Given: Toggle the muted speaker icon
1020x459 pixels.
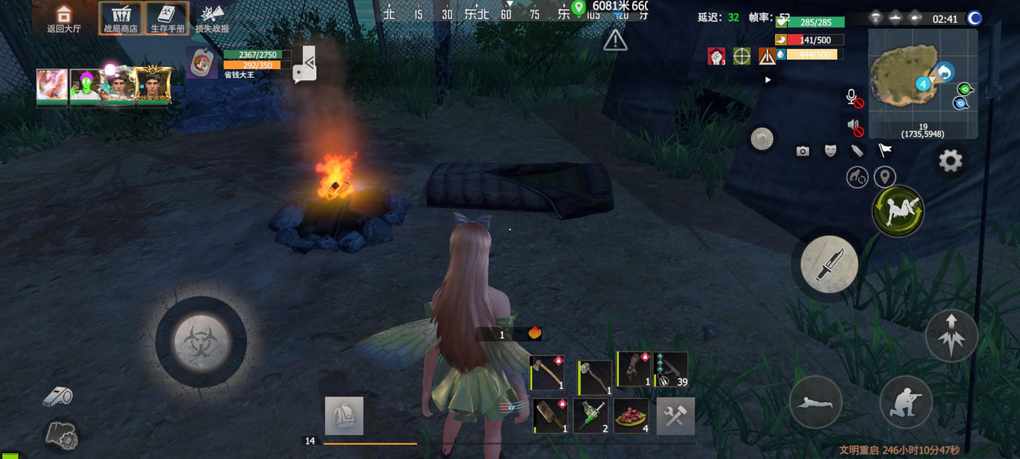Looking at the screenshot, I should click(x=854, y=126).
